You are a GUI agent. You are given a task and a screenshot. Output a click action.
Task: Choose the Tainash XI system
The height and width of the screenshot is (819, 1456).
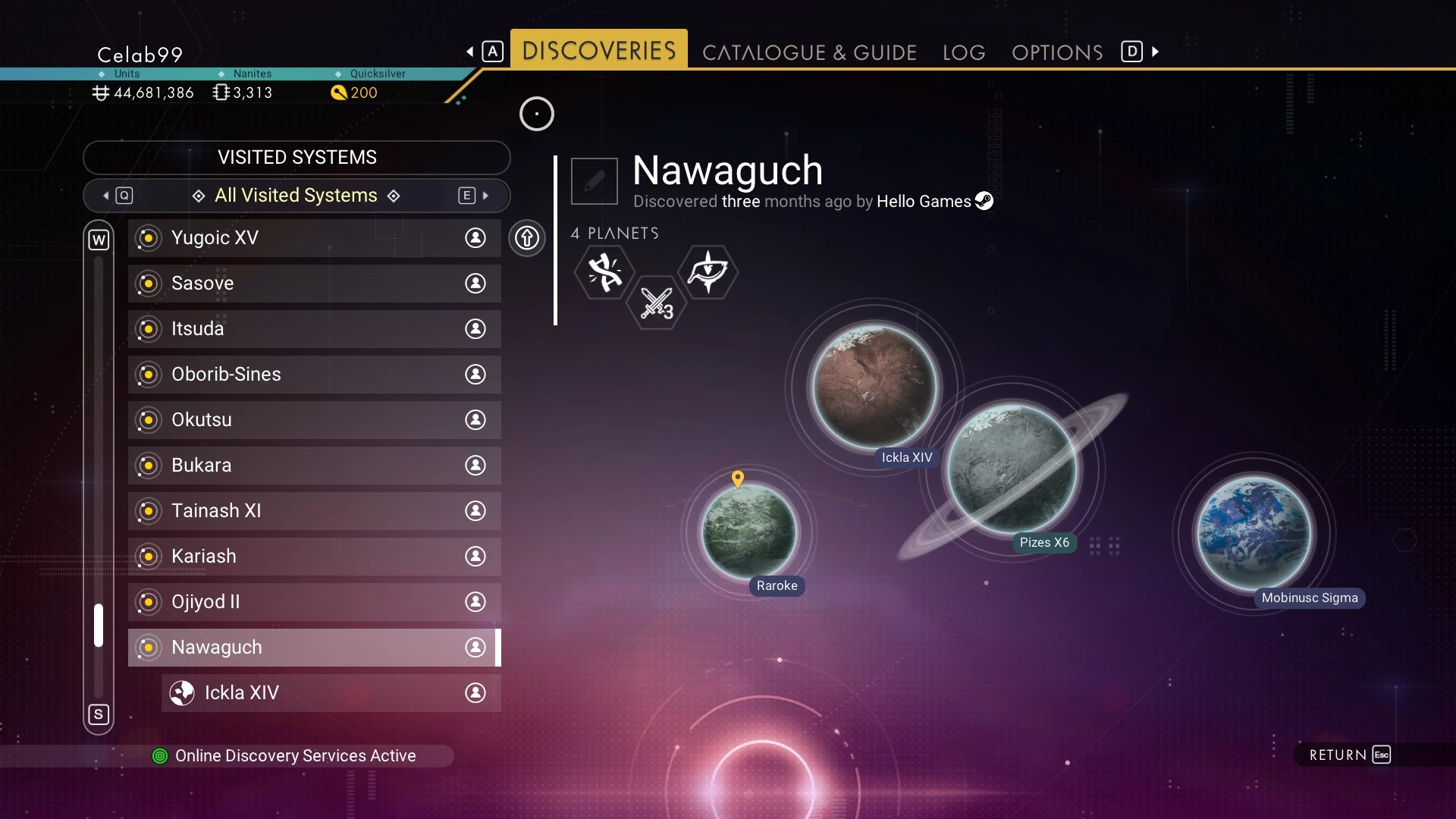(314, 511)
